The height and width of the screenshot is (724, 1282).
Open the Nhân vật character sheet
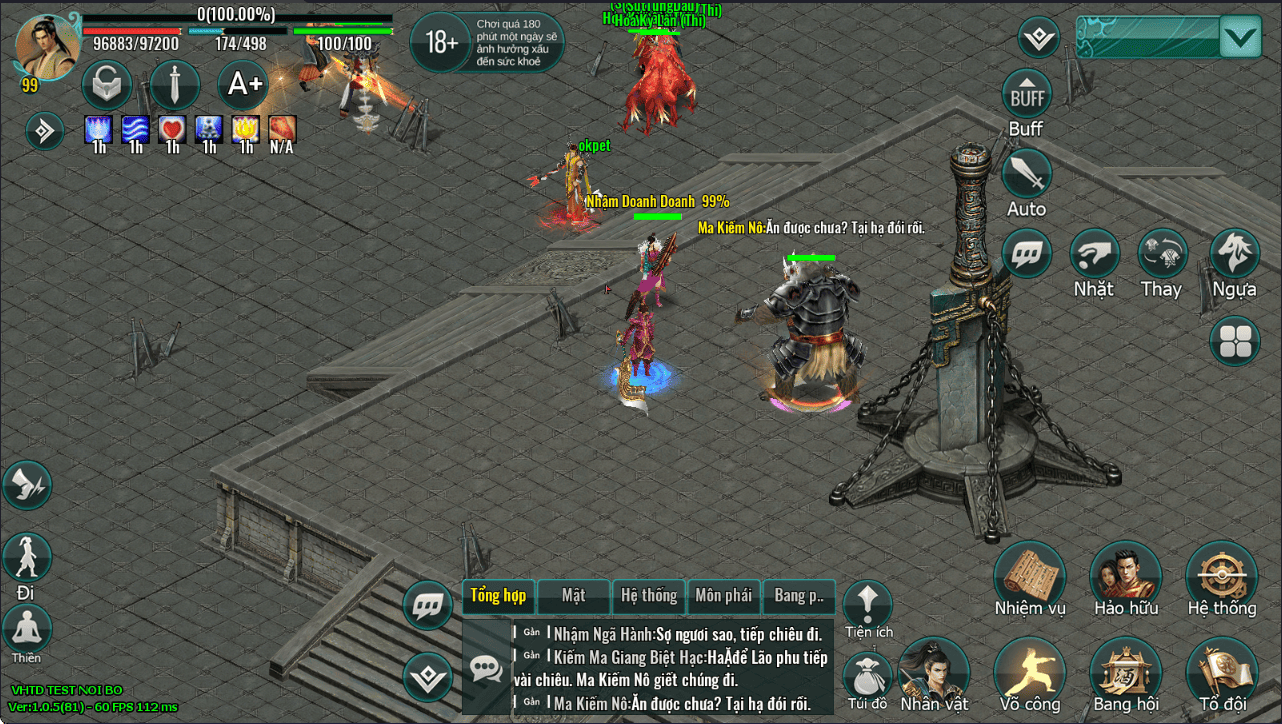click(934, 671)
